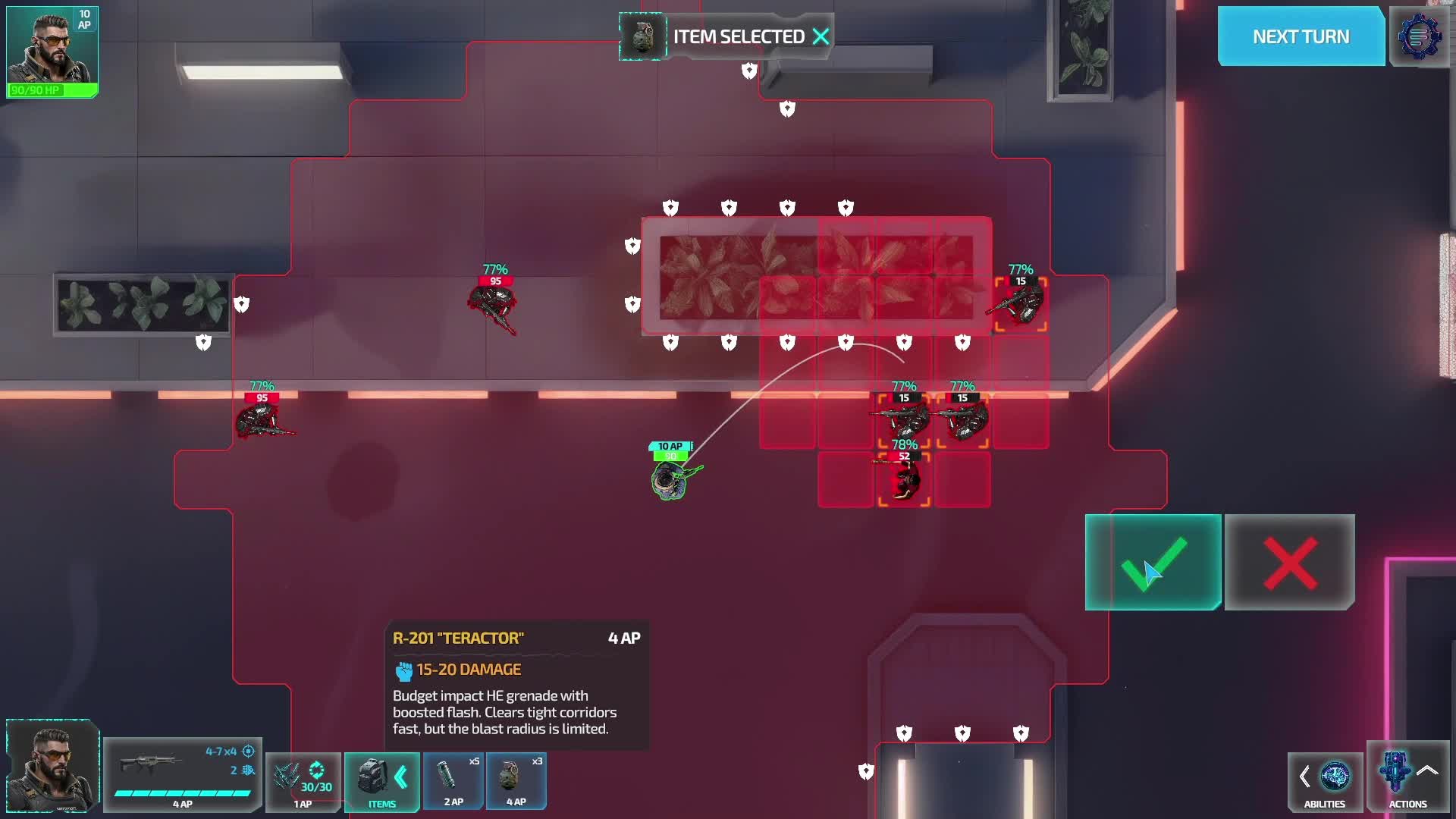Collapse the ABILITIES panel chevron
The image size is (1456, 819).
coord(1306,777)
